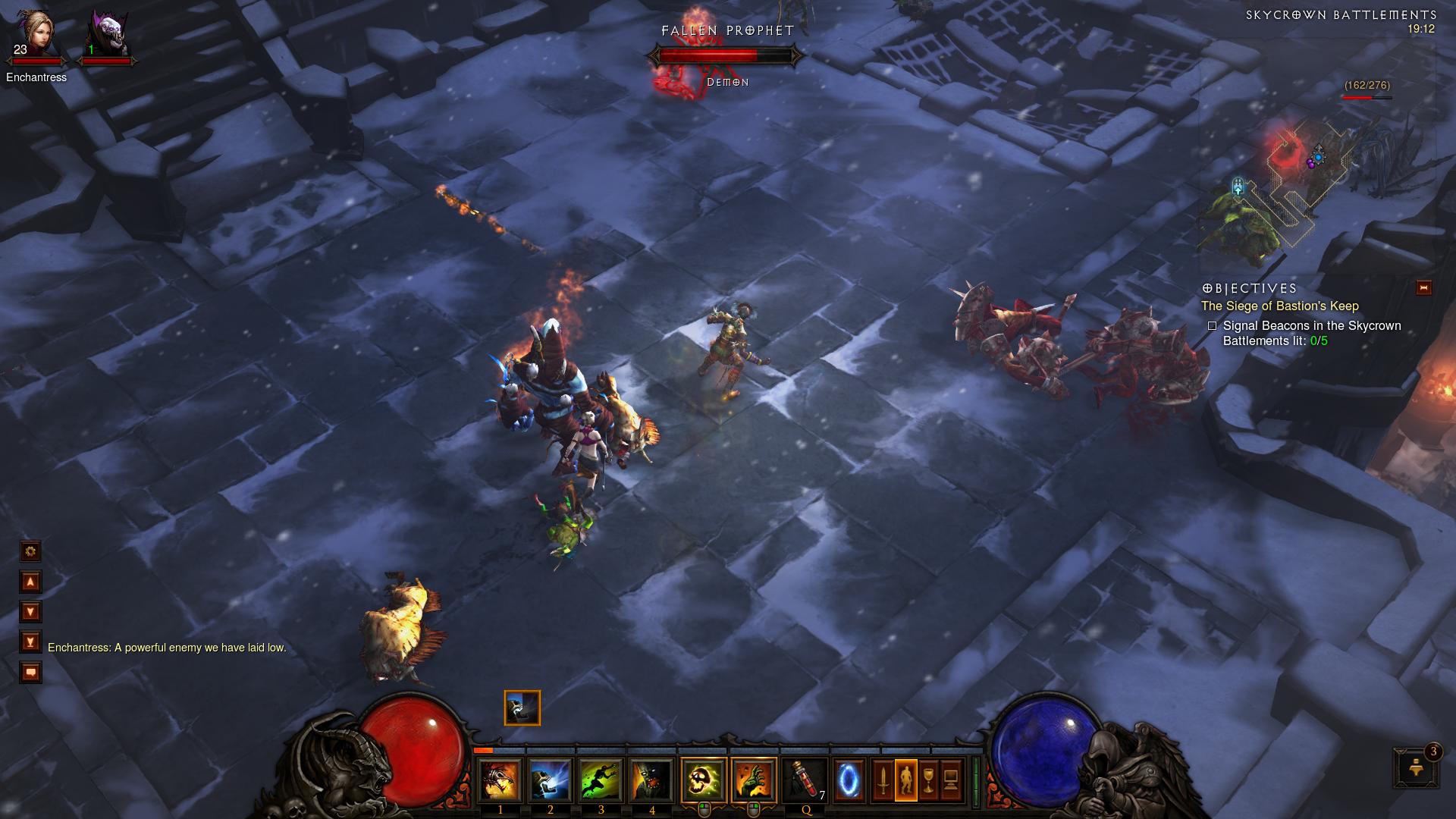
Task: Click the chat up arrow button
Action: pos(30,582)
